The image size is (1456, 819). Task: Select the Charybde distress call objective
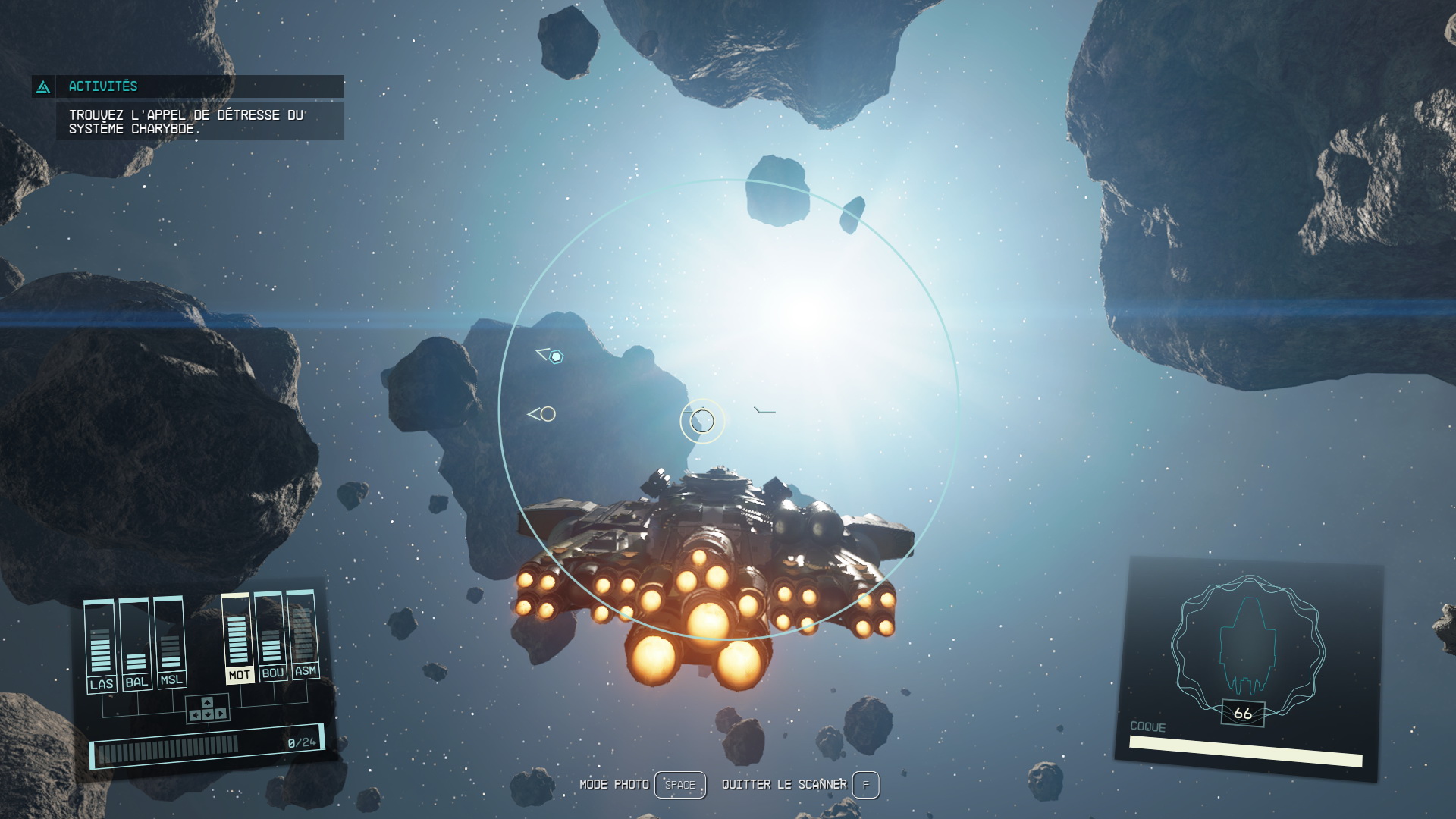point(187,122)
